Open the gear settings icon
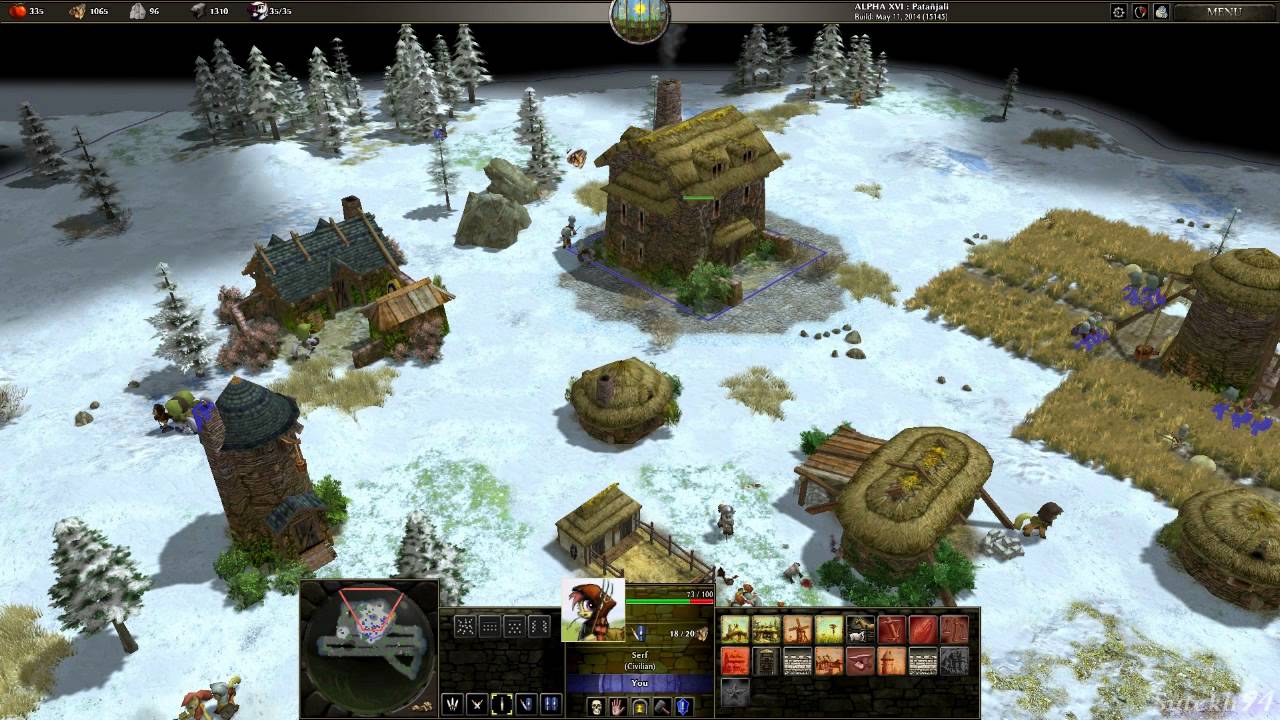Image resolution: width=1280 pixels, height=720 pixels. 1118,12
